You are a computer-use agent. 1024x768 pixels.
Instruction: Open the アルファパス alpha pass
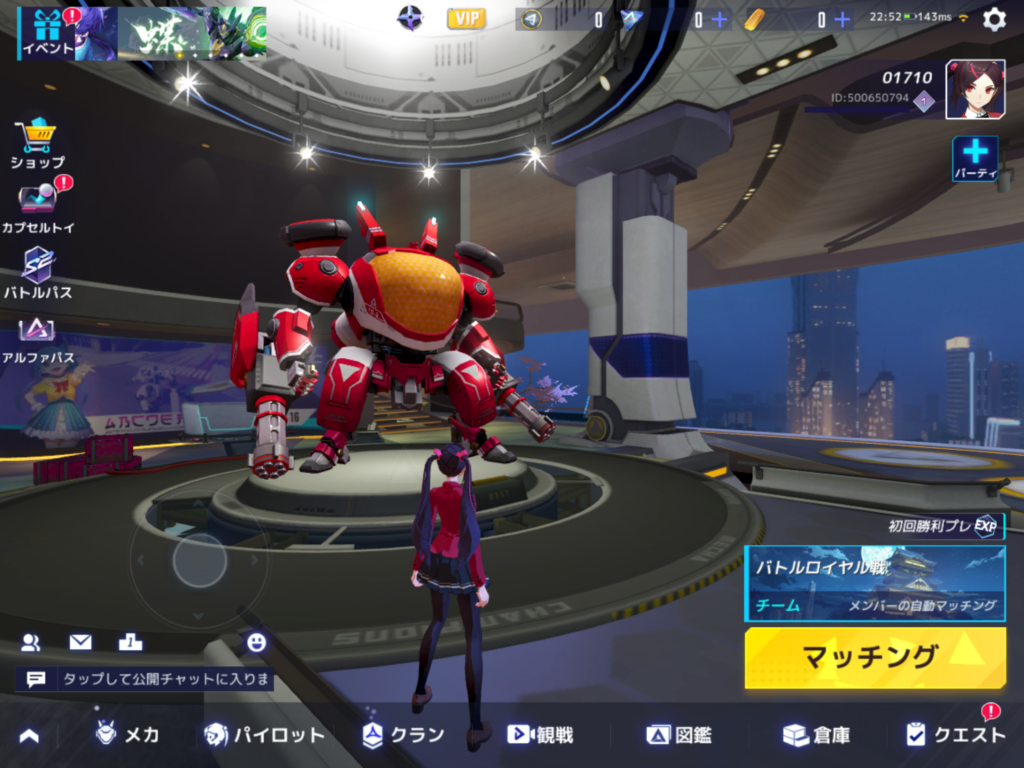pos(37,337)
